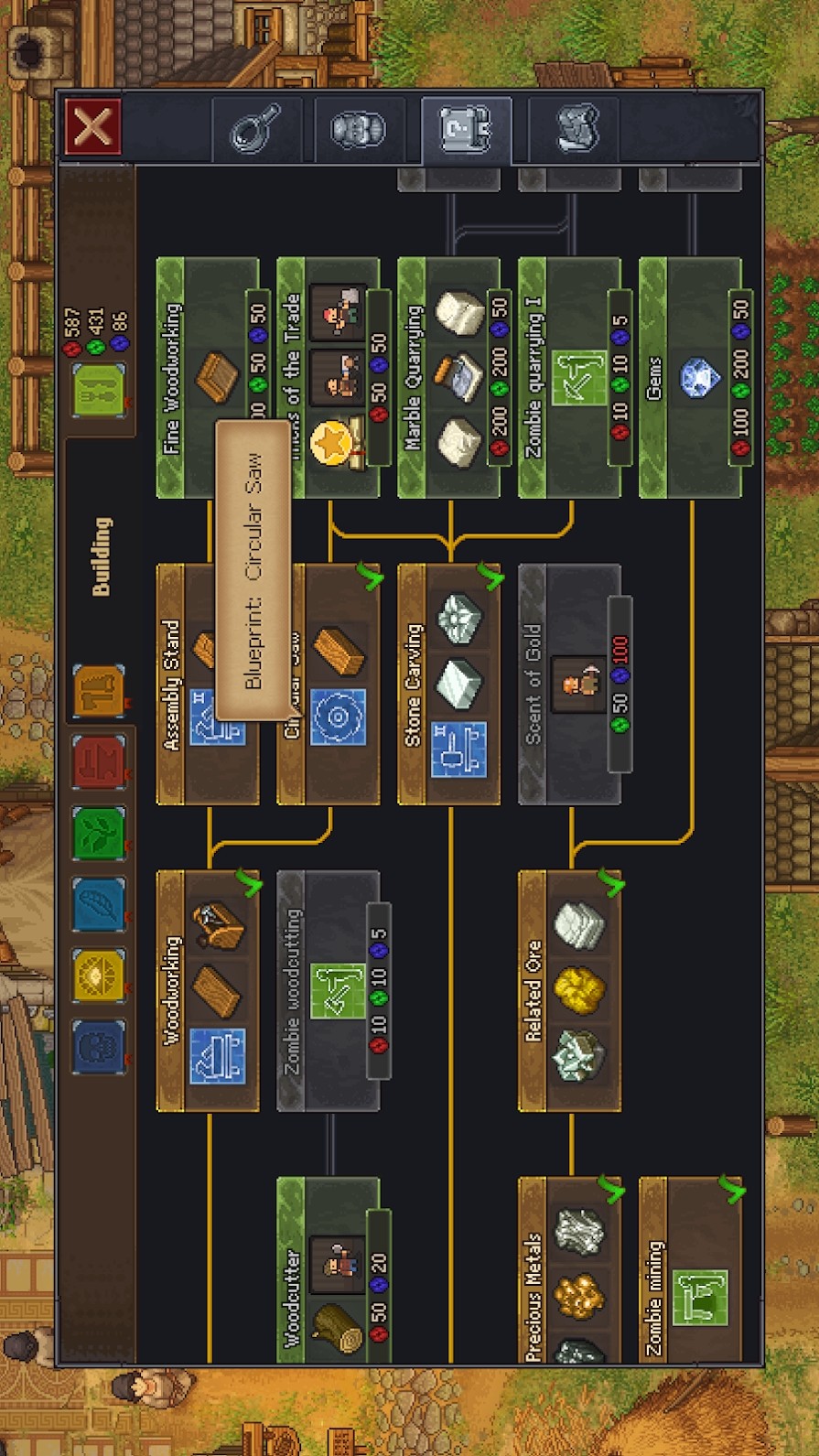Screen dimensions: 819x1456
Task: Switch to the frying pan tab
Action: coord(256,130)
